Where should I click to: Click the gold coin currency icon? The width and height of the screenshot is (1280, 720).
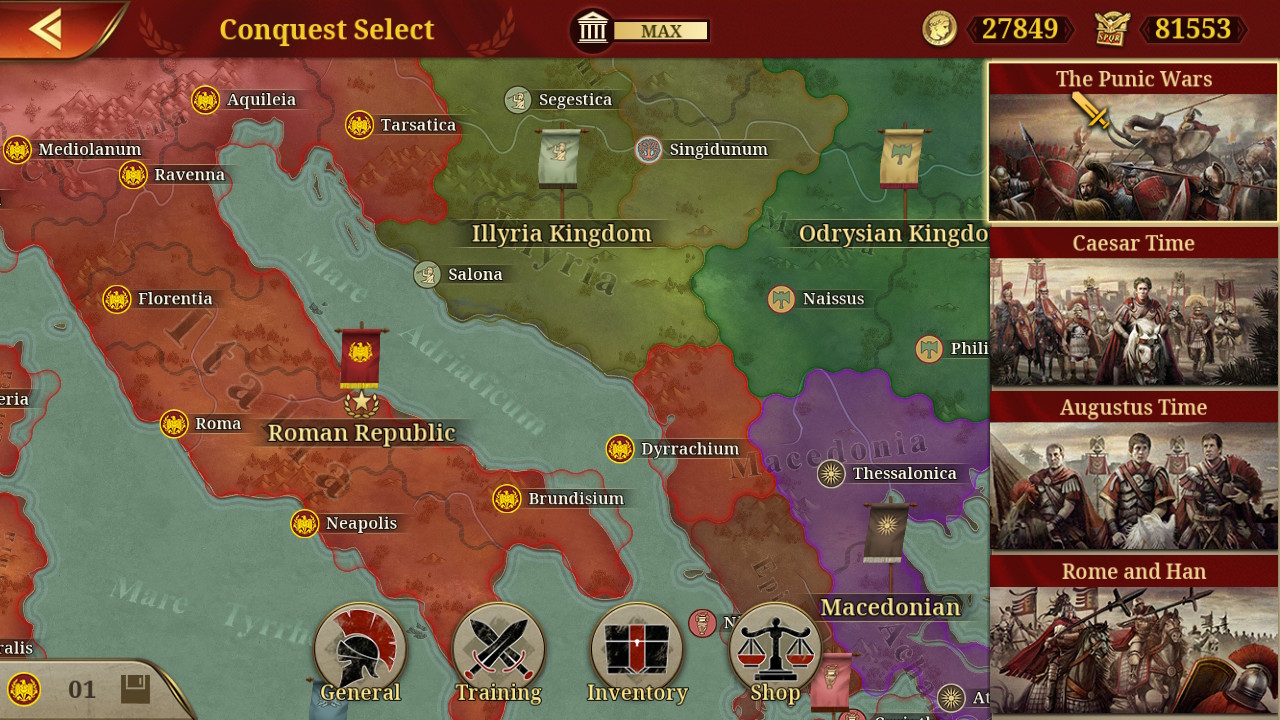941,30
